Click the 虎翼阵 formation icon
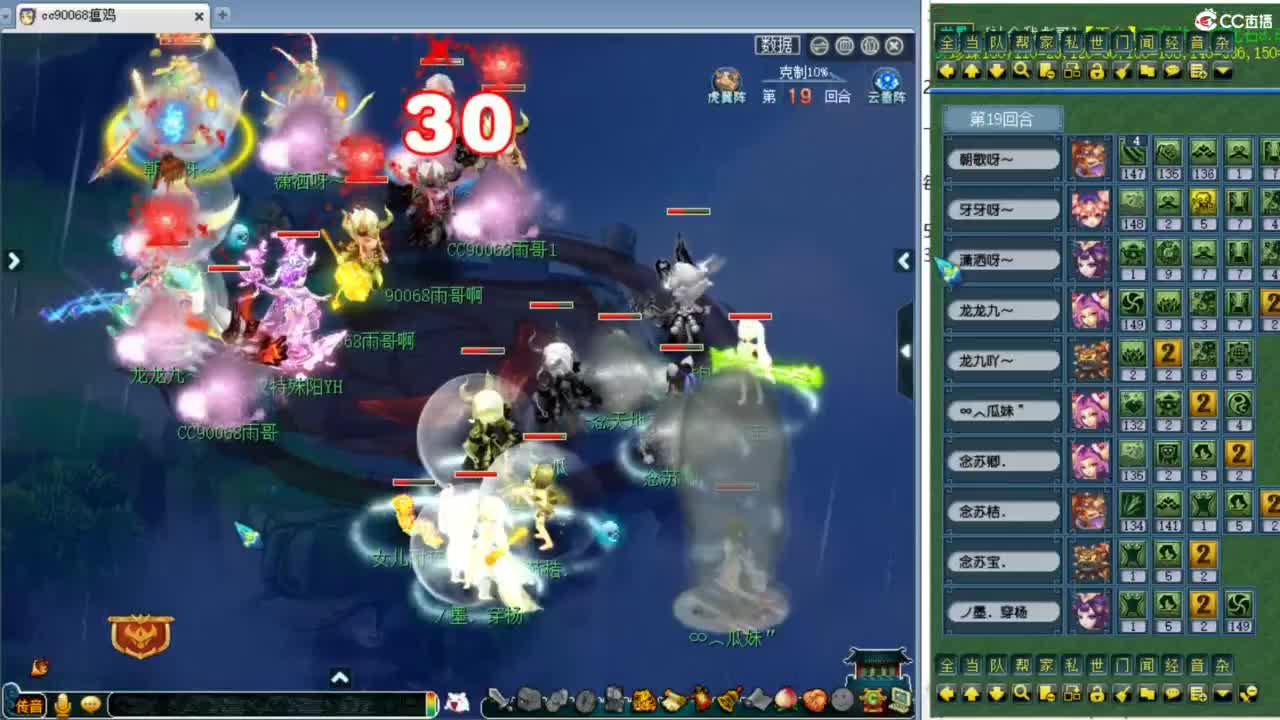The image size is (1280, 720). click(x=725, y=79)
